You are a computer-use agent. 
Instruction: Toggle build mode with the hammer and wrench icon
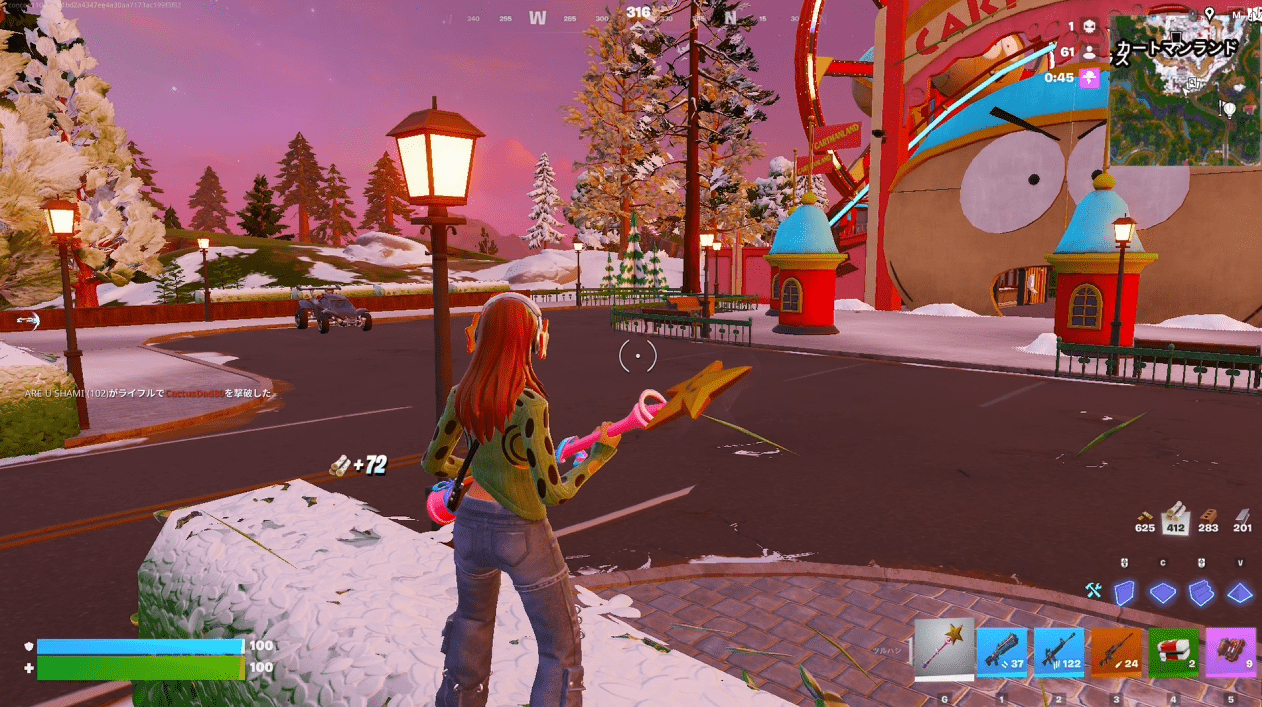(1093, 592)
